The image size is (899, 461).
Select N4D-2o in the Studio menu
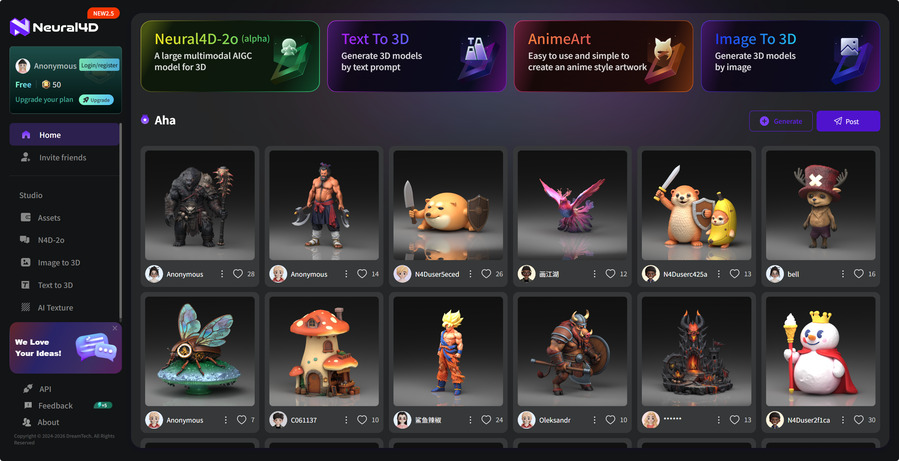tap(51, 240)
